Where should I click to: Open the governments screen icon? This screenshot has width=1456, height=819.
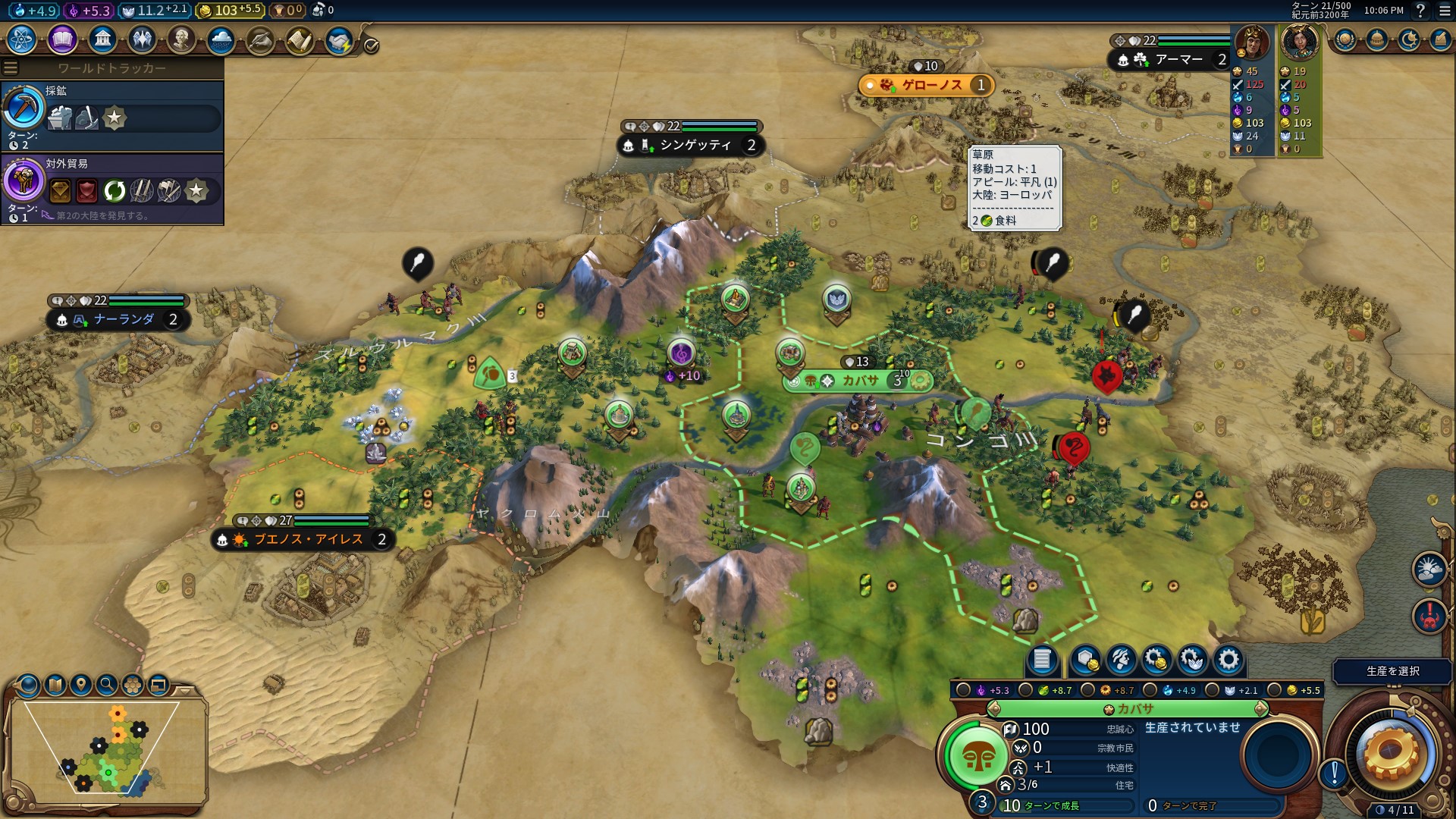102,39
